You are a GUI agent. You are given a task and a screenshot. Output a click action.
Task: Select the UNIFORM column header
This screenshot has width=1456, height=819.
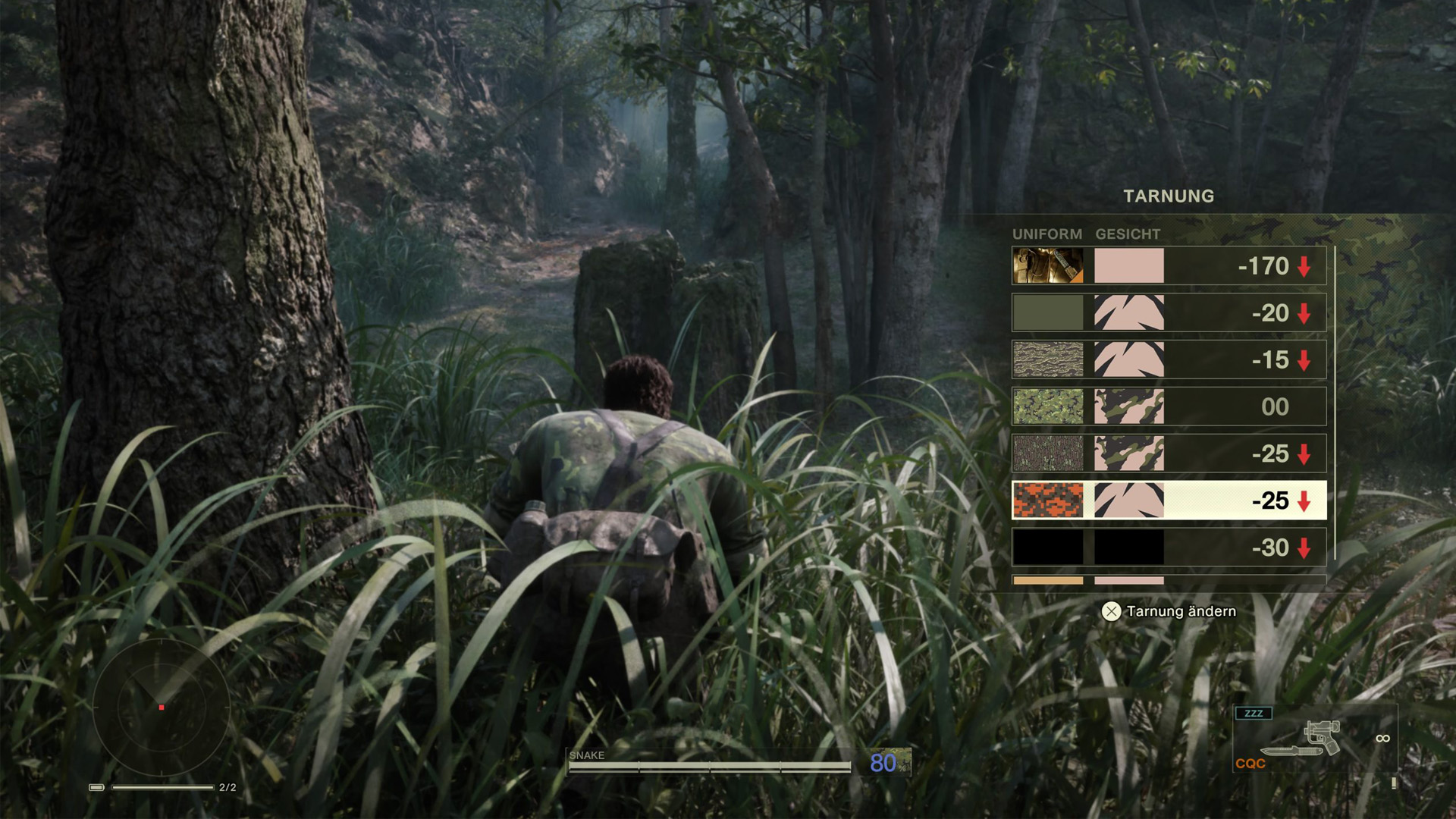(x=1047, y=234)
